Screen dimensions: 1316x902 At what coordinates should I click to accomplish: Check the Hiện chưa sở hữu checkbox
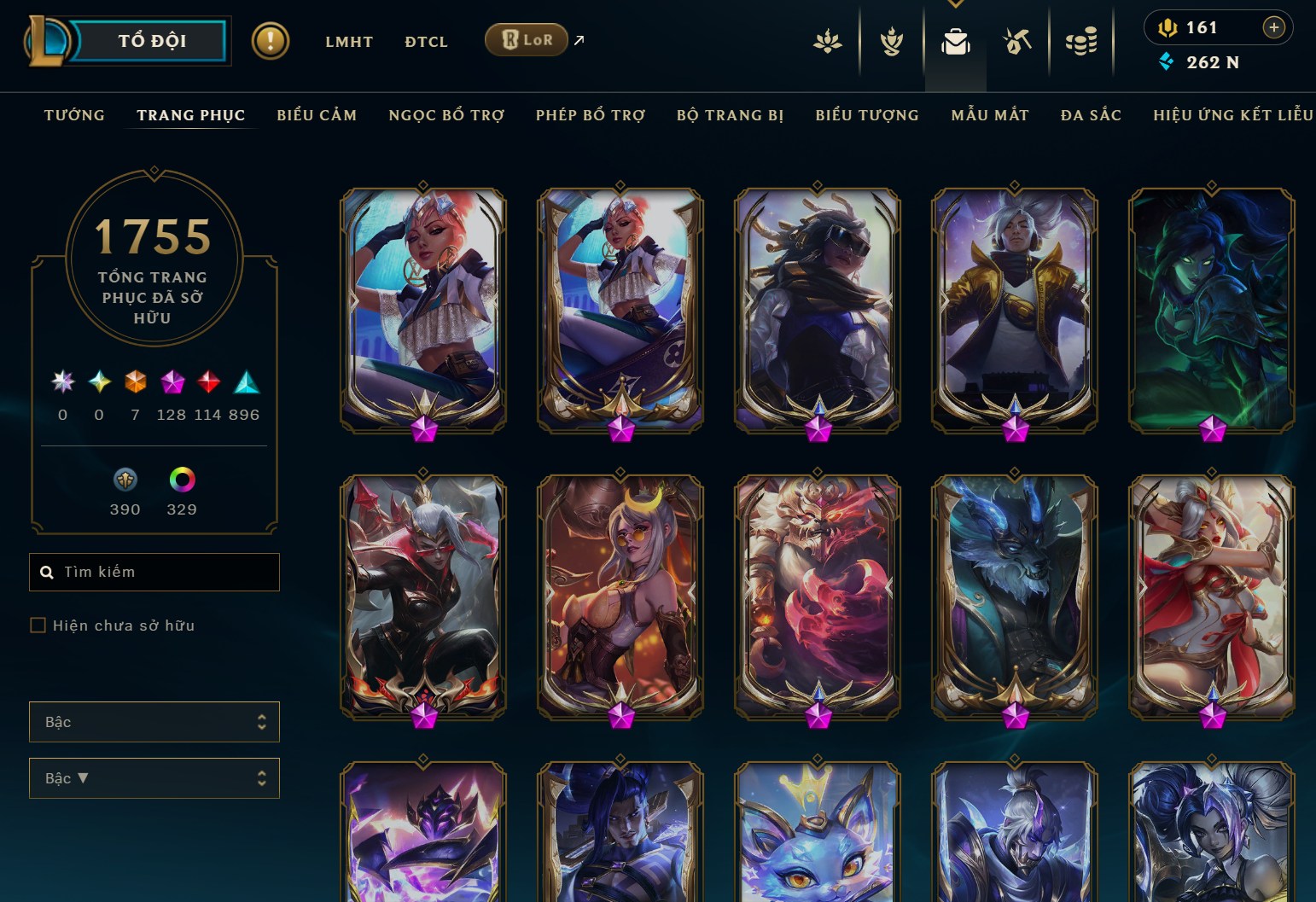[38, 625]
